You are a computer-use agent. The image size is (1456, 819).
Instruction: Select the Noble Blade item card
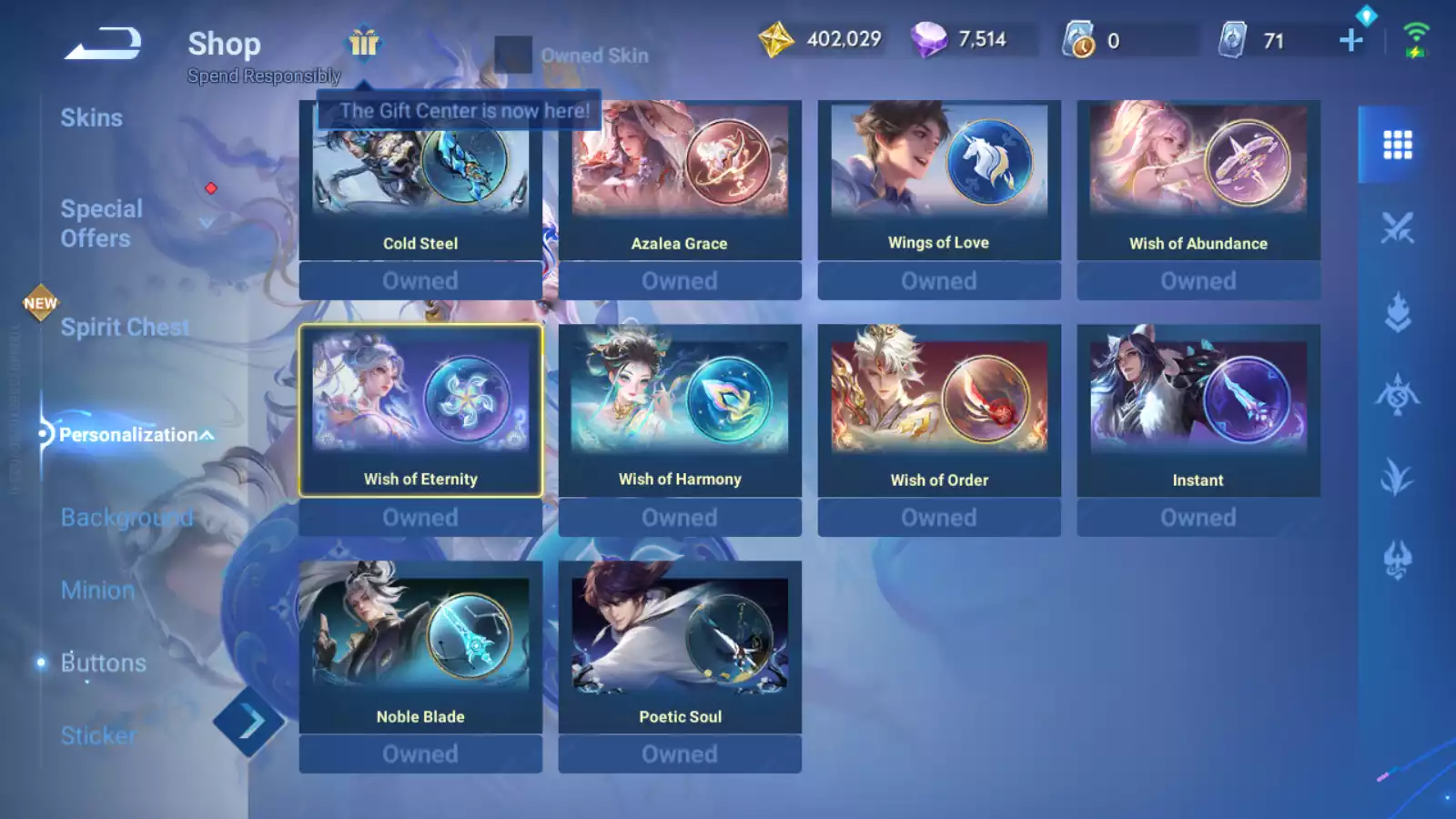pyautogui.click(x=420, y=647)
